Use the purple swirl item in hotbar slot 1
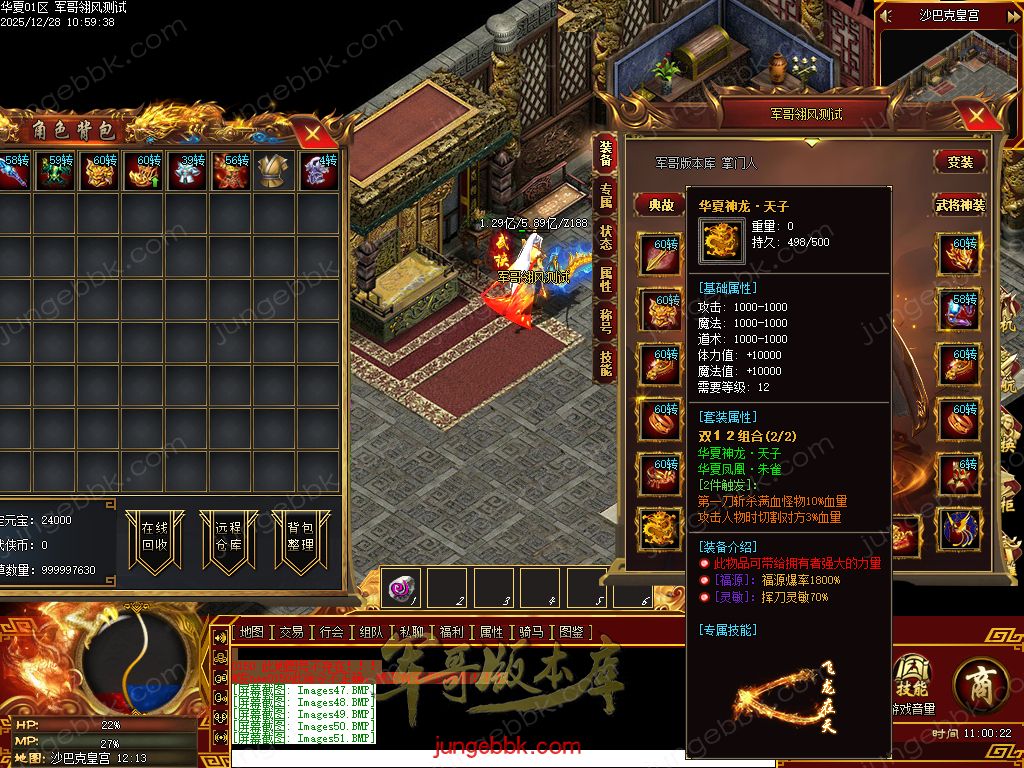The width and height of the screenshot is (1024, 768). 406,588
